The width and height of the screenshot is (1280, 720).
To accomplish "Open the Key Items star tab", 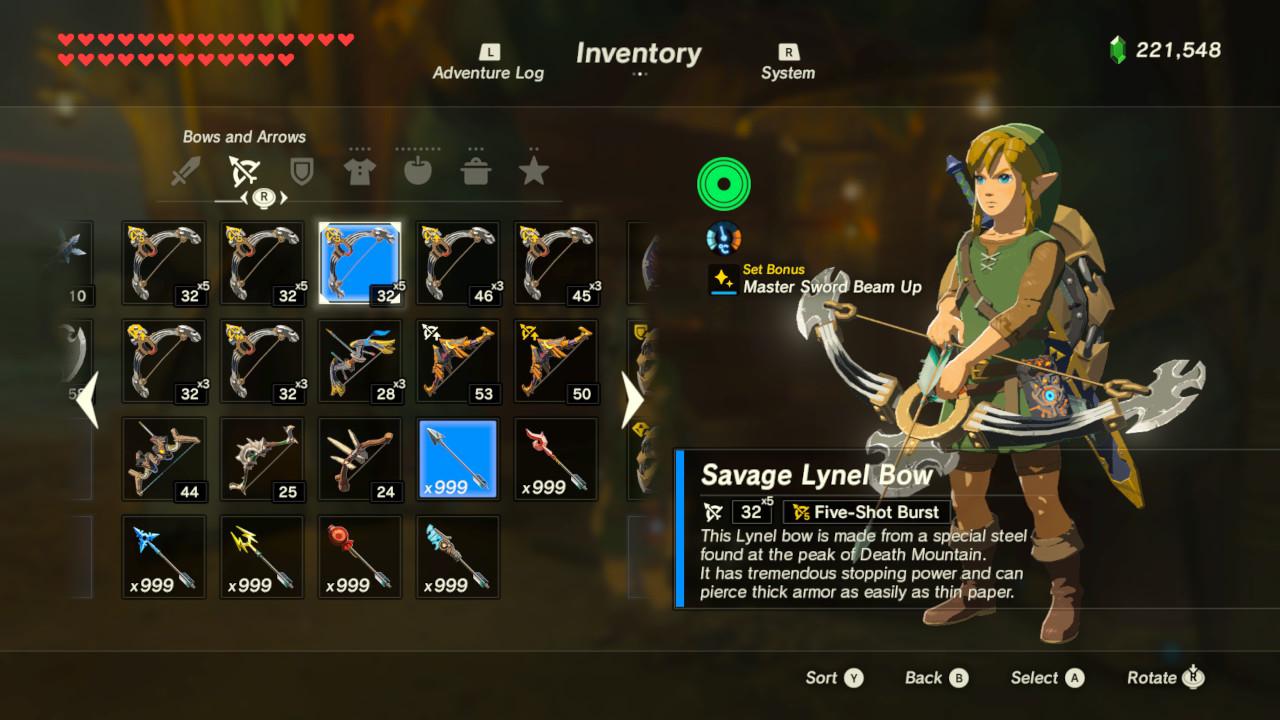I will (x=533, y=170).
